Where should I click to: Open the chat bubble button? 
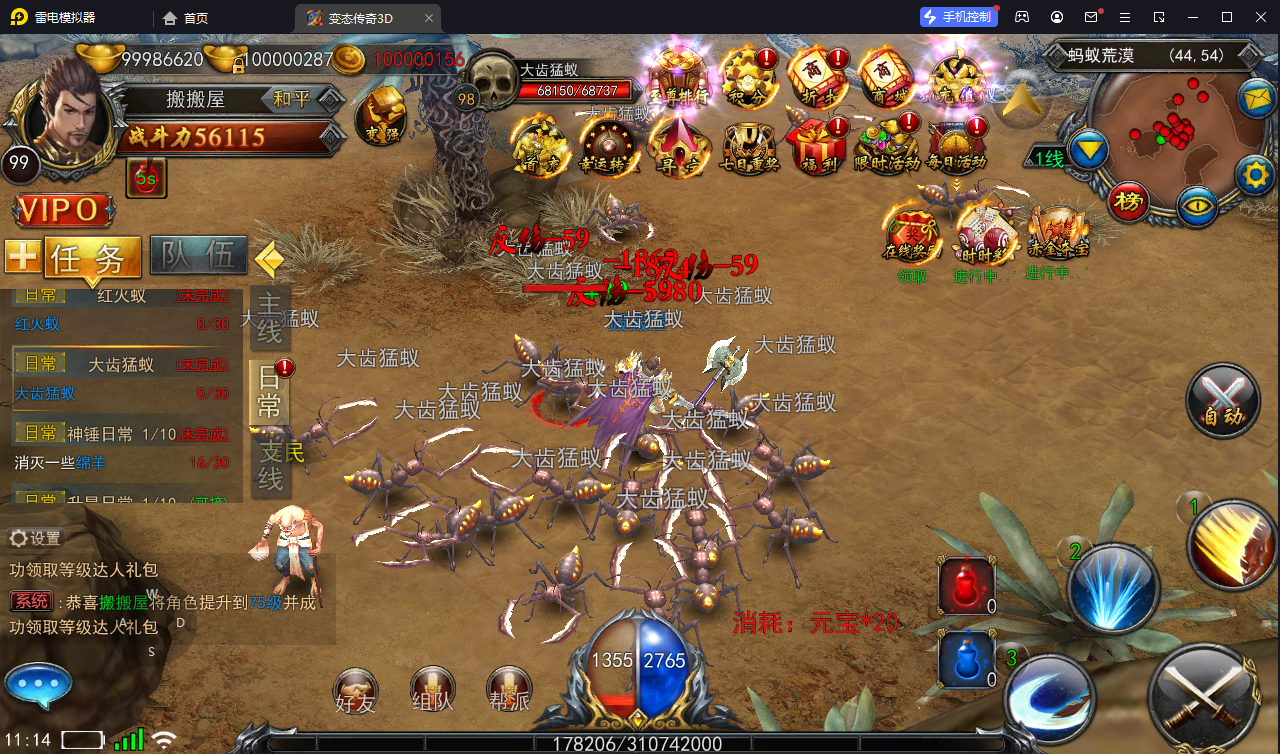38,686
